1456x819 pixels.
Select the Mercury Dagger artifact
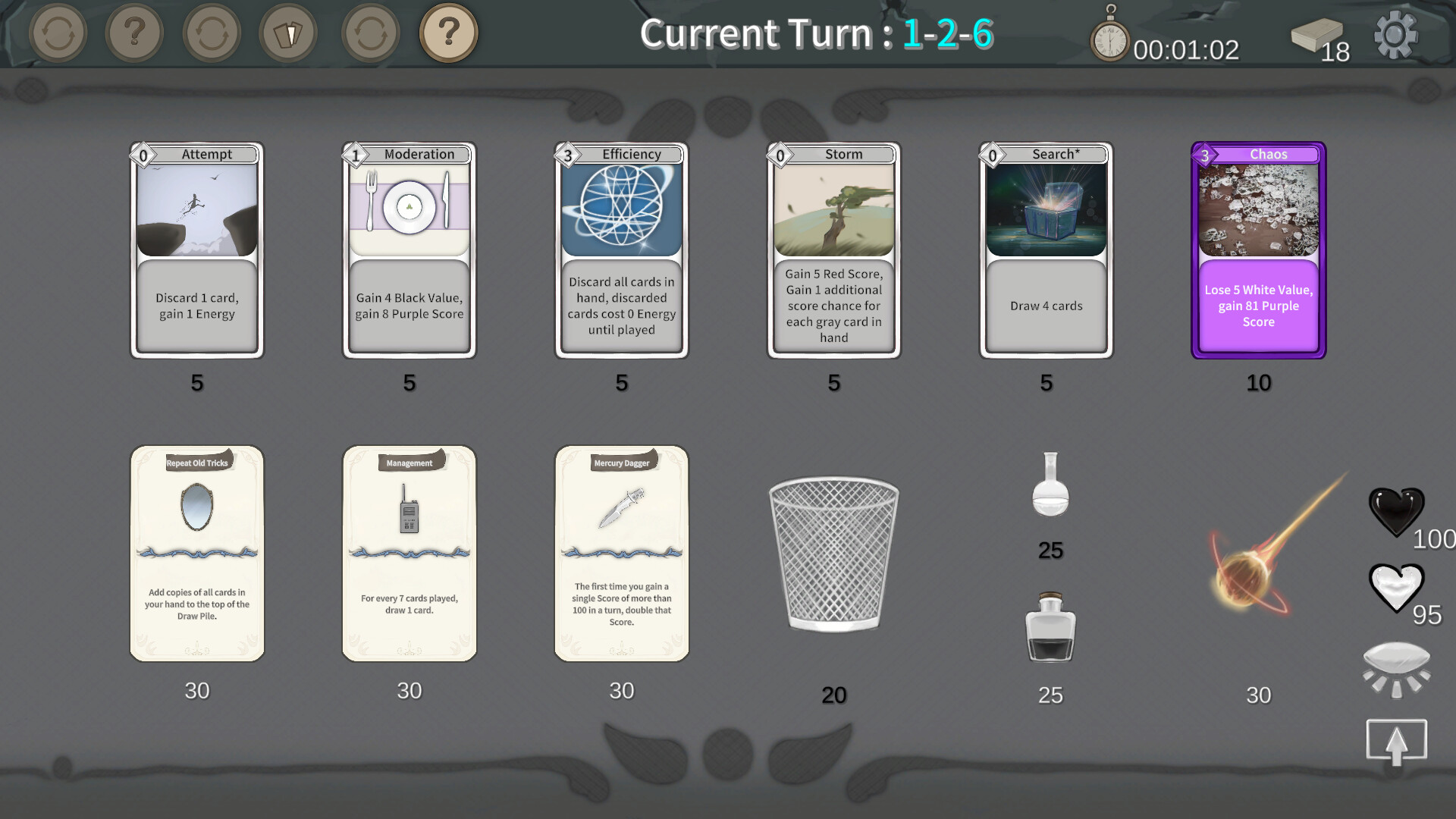621,554
